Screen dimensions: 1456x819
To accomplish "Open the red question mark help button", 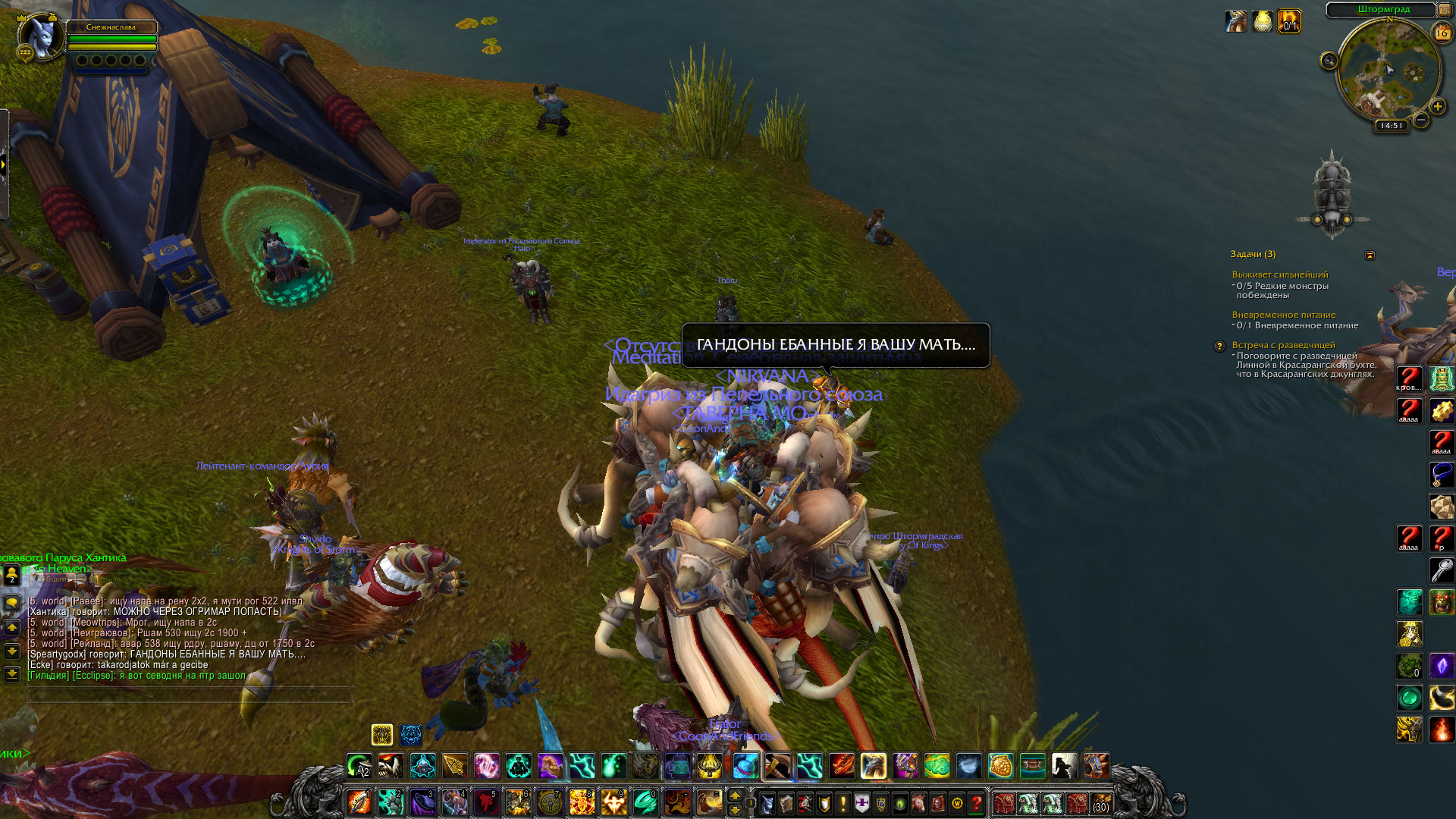I will [x=977, y=803].
